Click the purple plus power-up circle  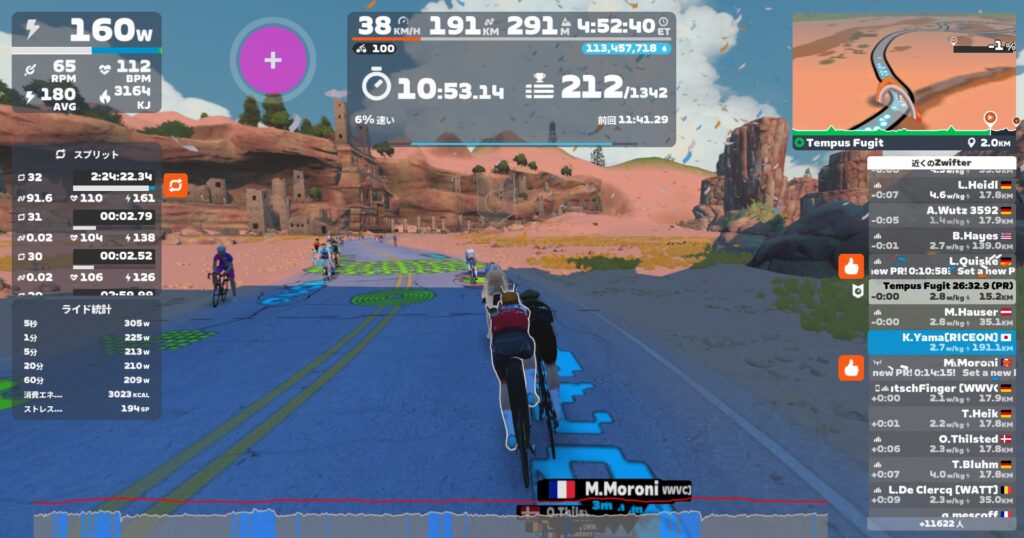[x=272, y=60]
